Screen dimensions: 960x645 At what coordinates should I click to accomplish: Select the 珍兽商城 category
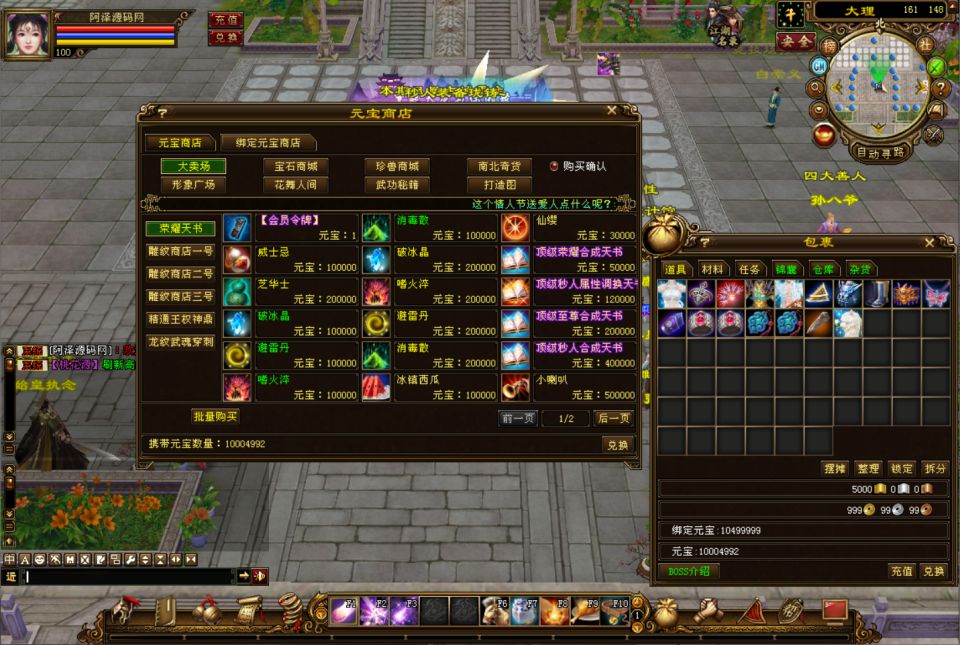tap(397, 166)
